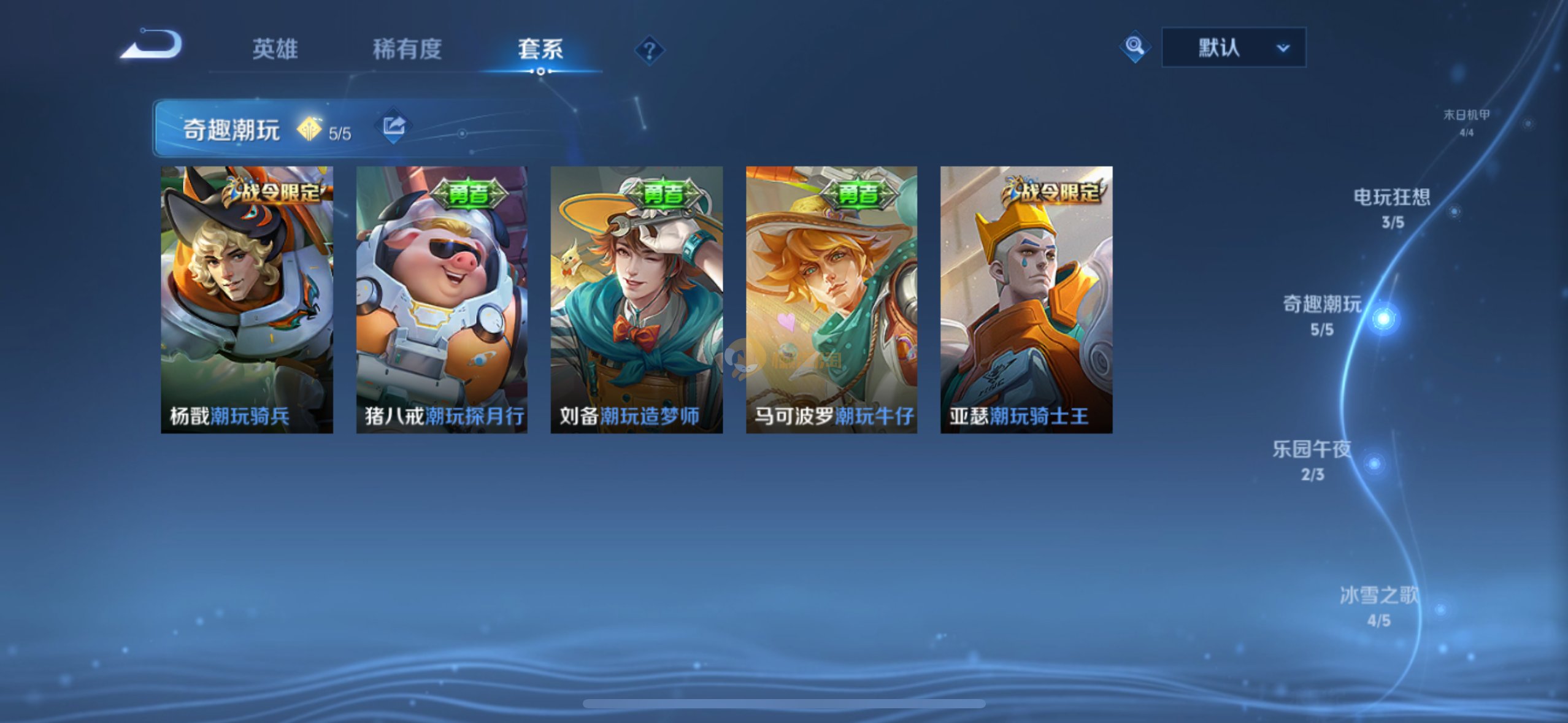Viewport: 1568px width, 723px height.
Task: Show the 冰雪之歌 skin series
Action: click(x=1379, y=605)
